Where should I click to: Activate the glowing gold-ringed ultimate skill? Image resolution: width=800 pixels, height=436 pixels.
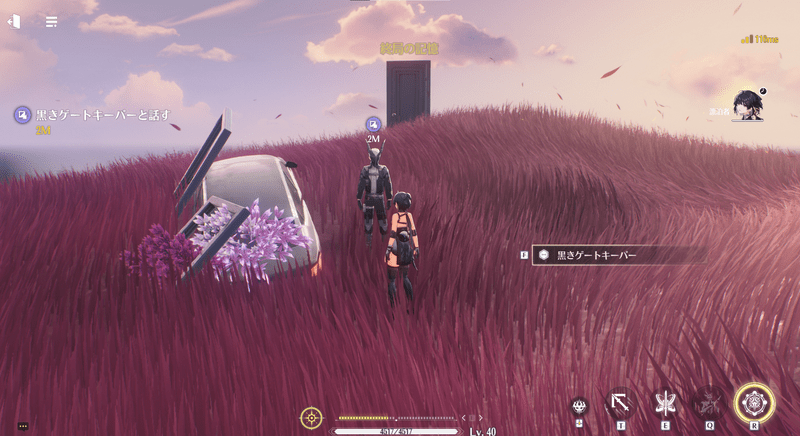click(754, 403)
